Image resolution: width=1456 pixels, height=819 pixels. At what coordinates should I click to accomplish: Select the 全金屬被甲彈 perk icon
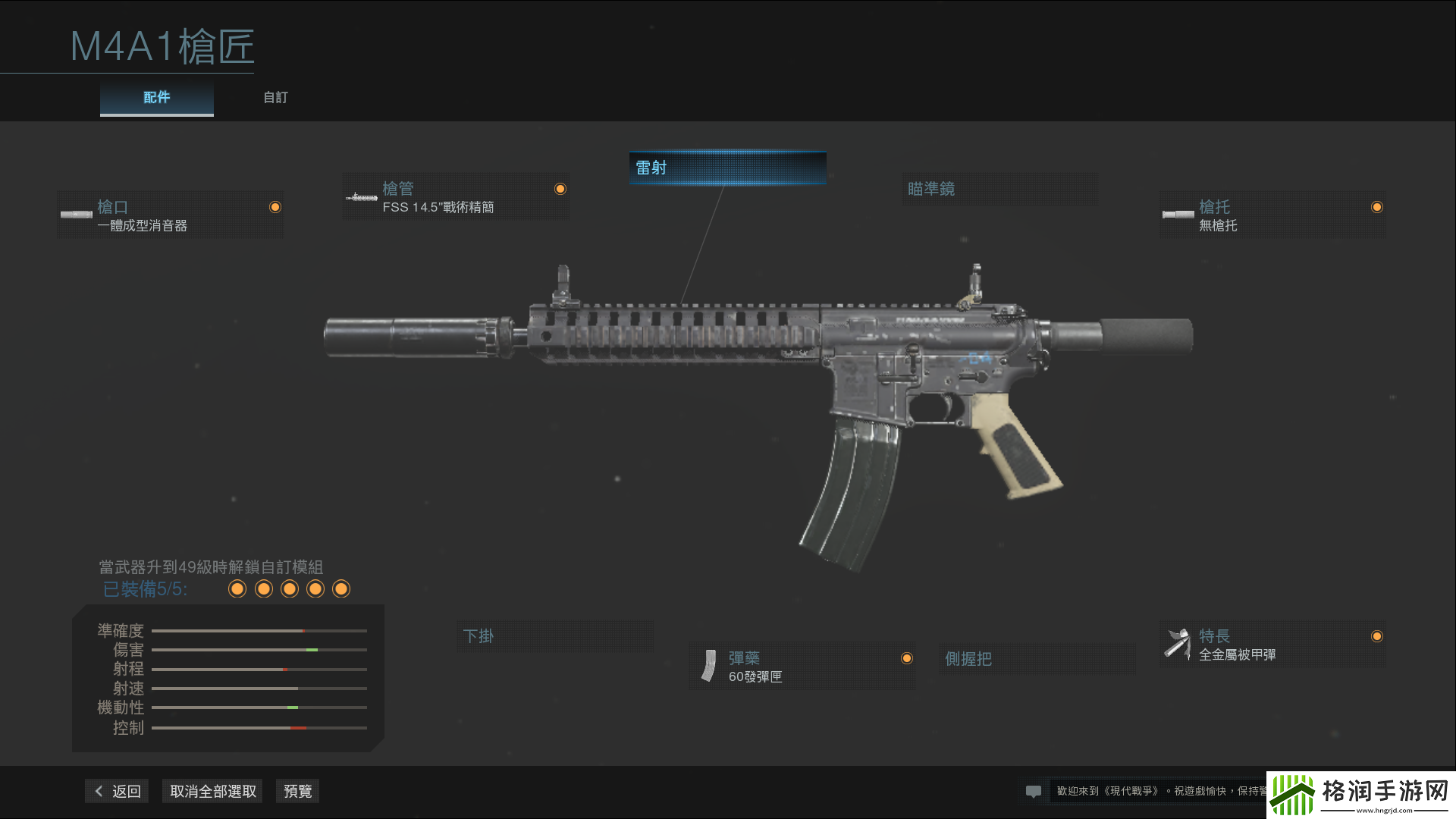(1178, 642)
